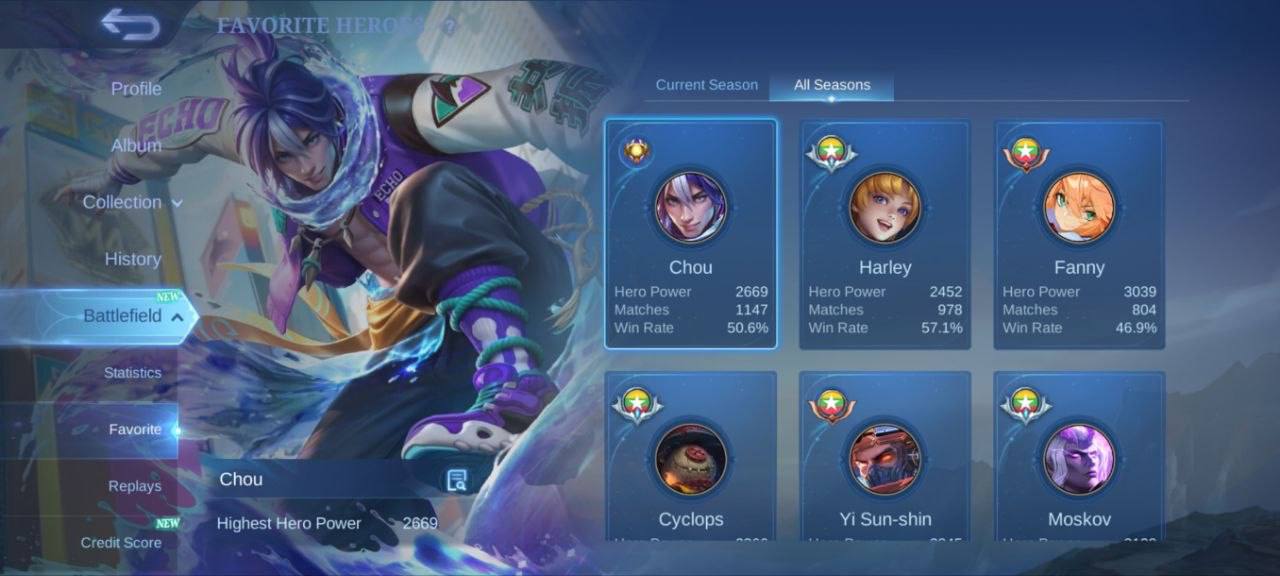Image resolution: width=1280 pixels, height=576 pixels.
Task: Show the Statistics page
Action: coord(132,373)
